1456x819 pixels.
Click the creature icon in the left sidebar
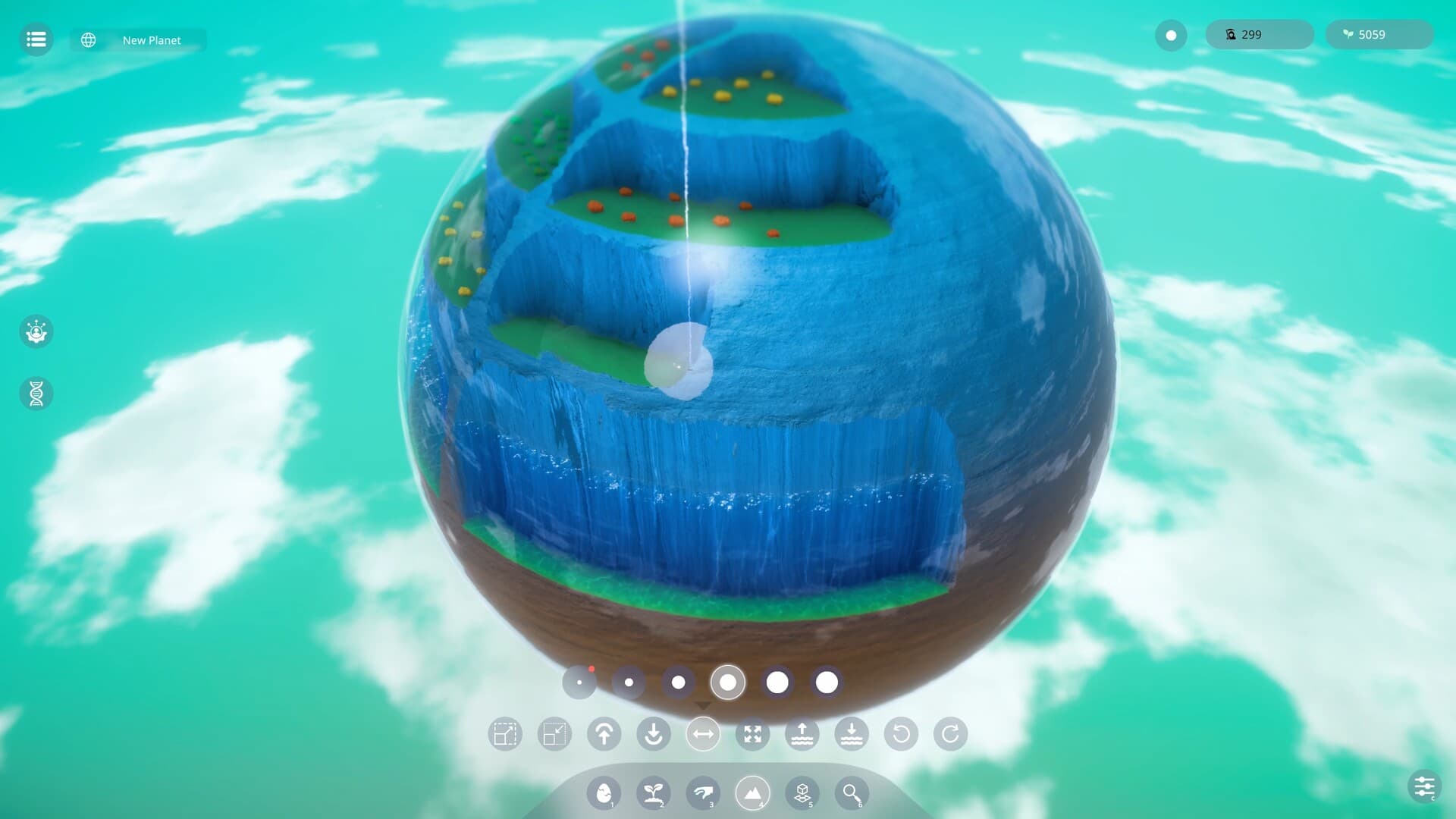click(x=36, y=332)
